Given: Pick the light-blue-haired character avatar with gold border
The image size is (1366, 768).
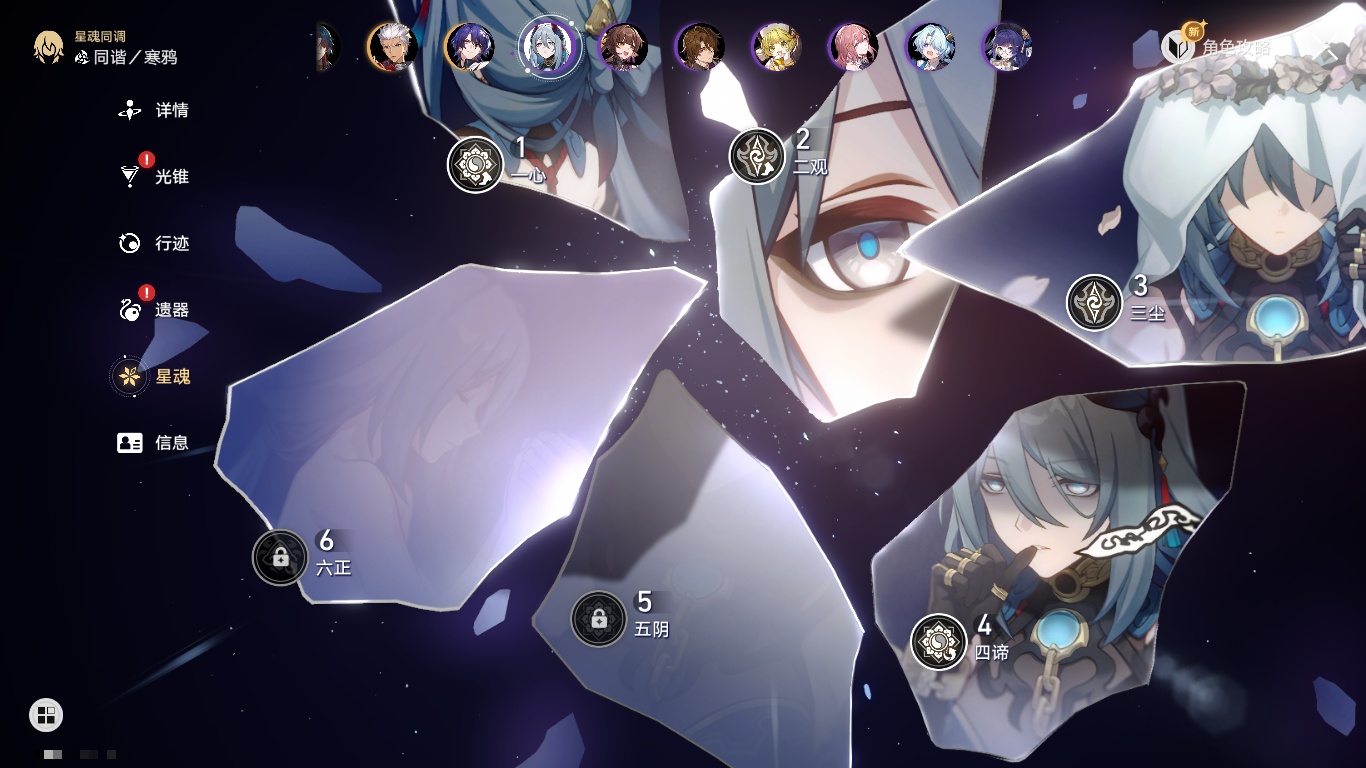Looking at the screenshot, I should tap(930, 47).
